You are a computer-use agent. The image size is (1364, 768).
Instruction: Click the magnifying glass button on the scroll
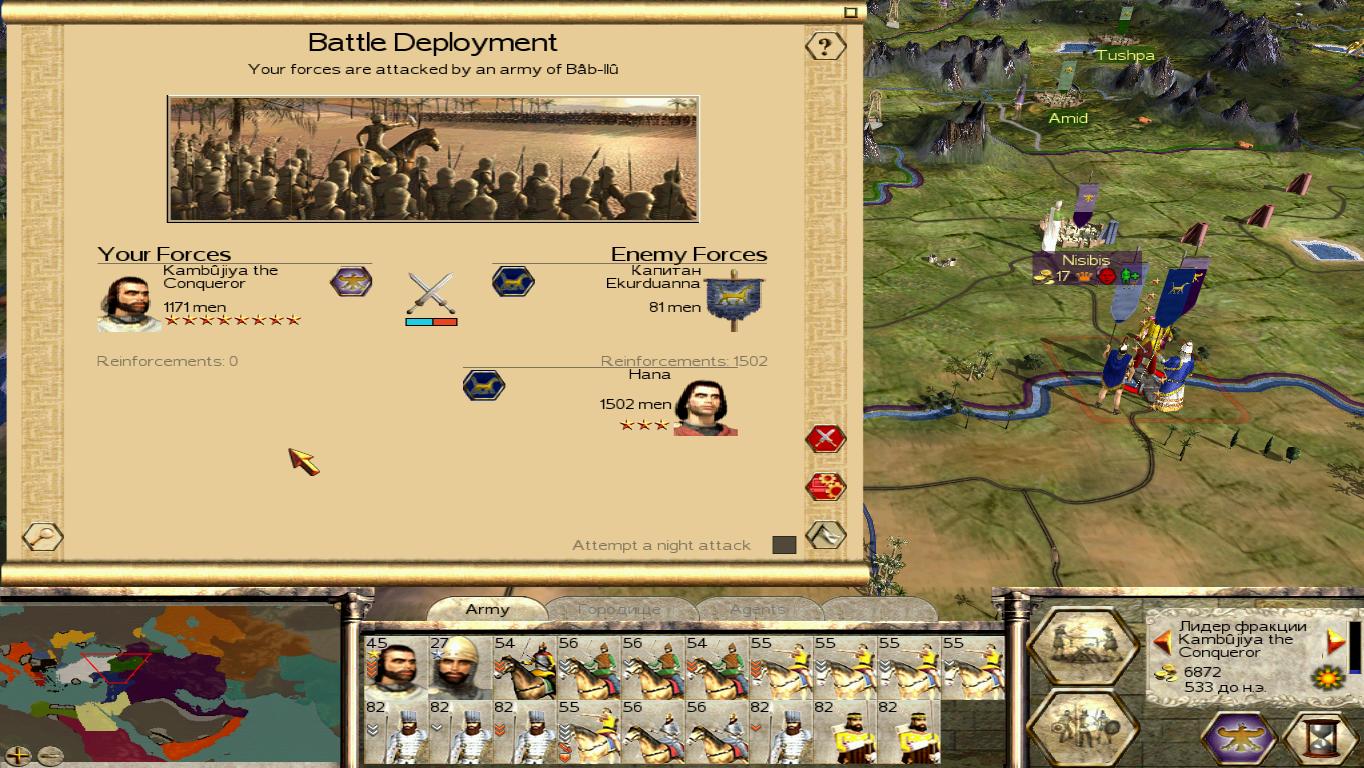click(x=42, y=537)
